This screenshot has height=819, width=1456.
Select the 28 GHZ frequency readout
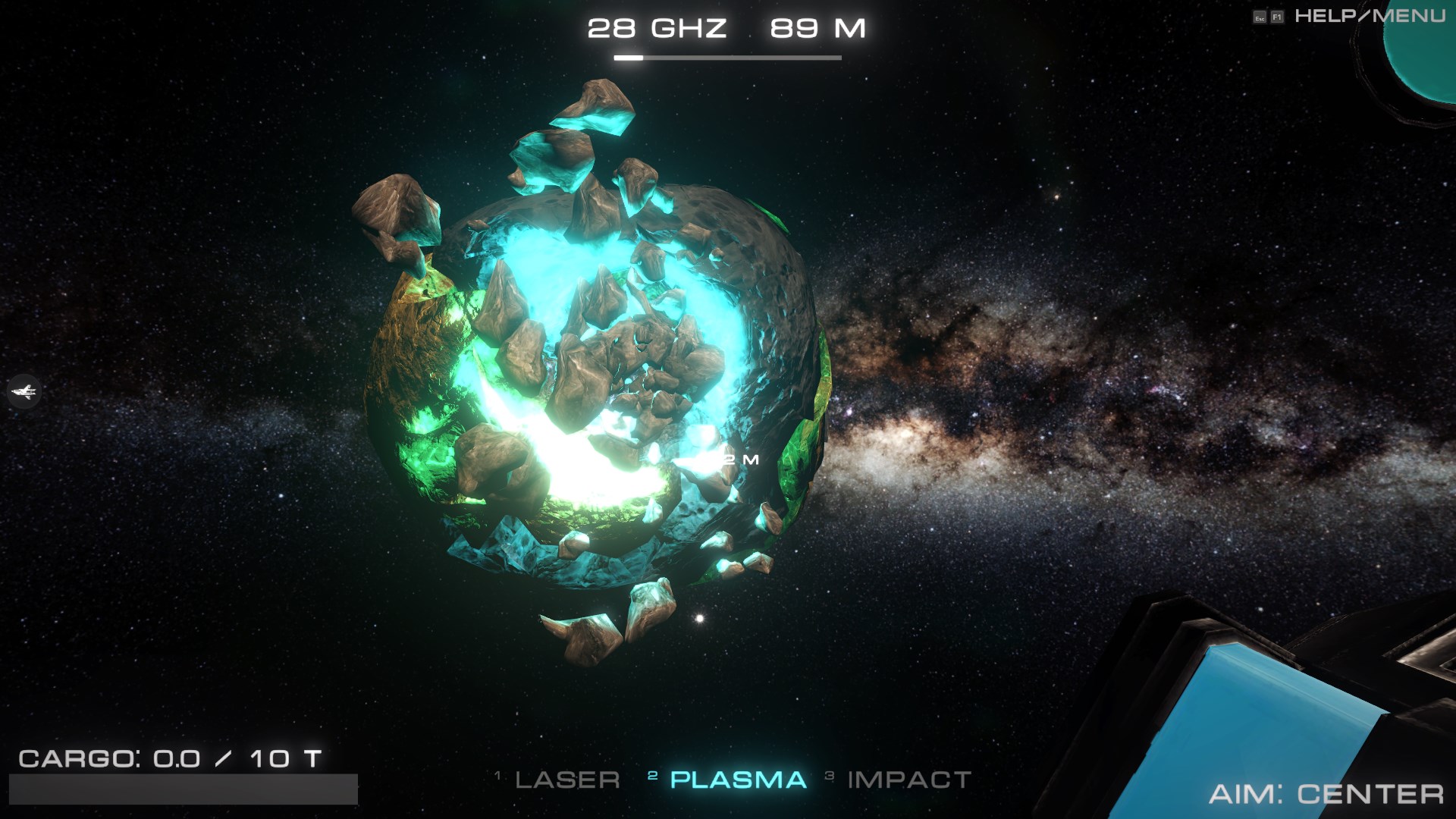coord(657,29)
